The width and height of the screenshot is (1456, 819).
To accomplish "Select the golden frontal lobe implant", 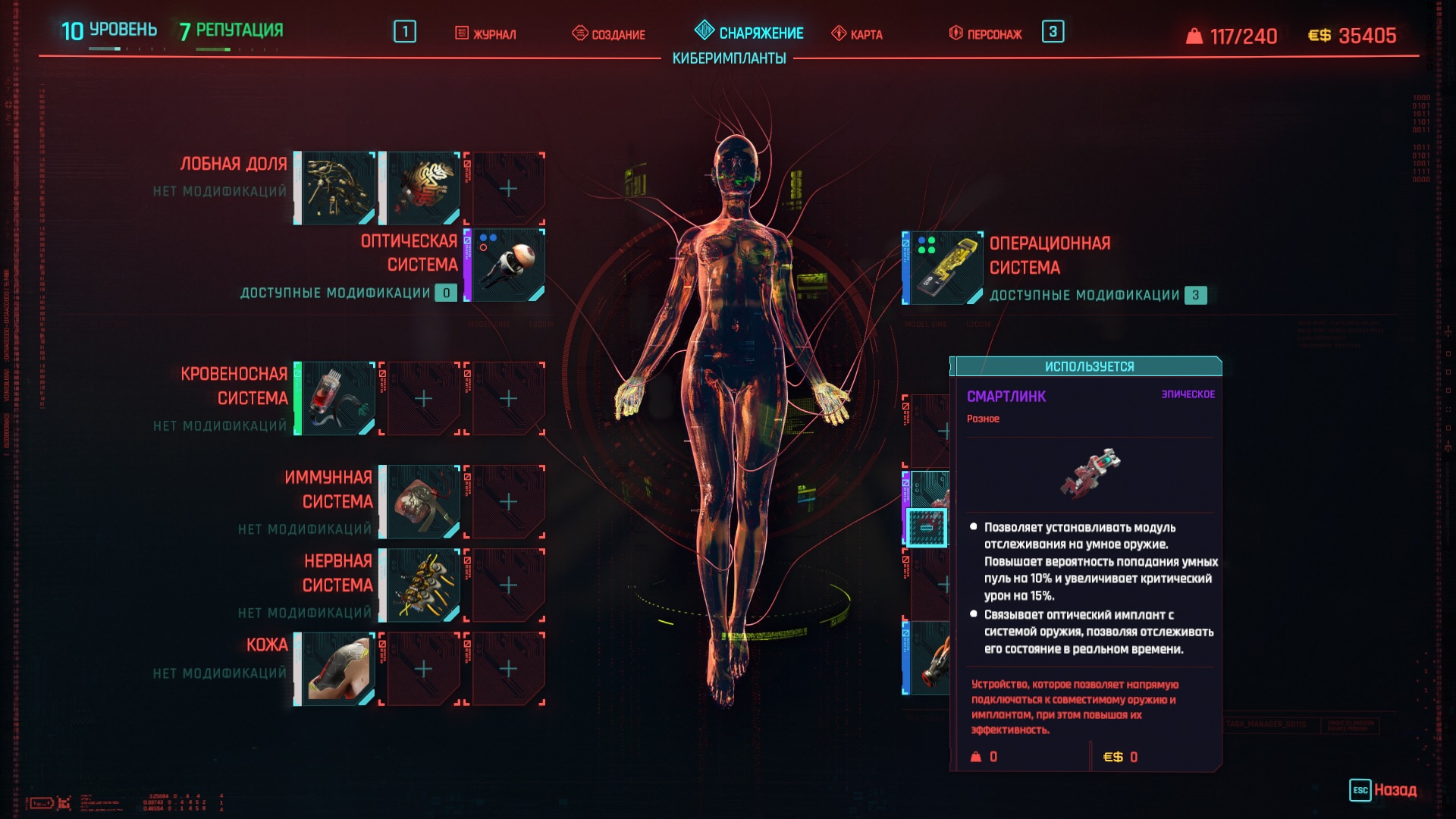I will 337,188.
